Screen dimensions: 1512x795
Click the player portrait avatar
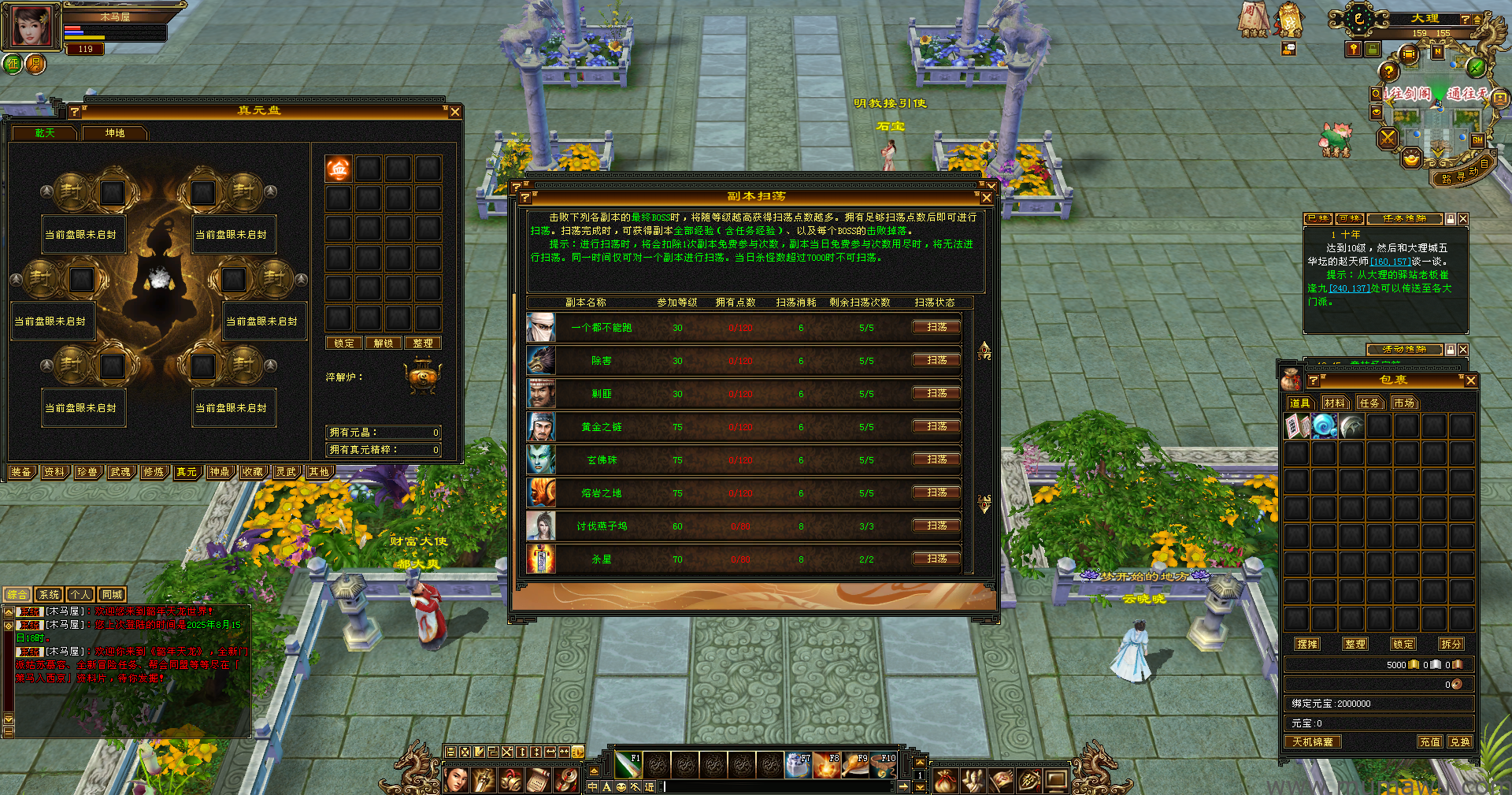tap(31, 27)
